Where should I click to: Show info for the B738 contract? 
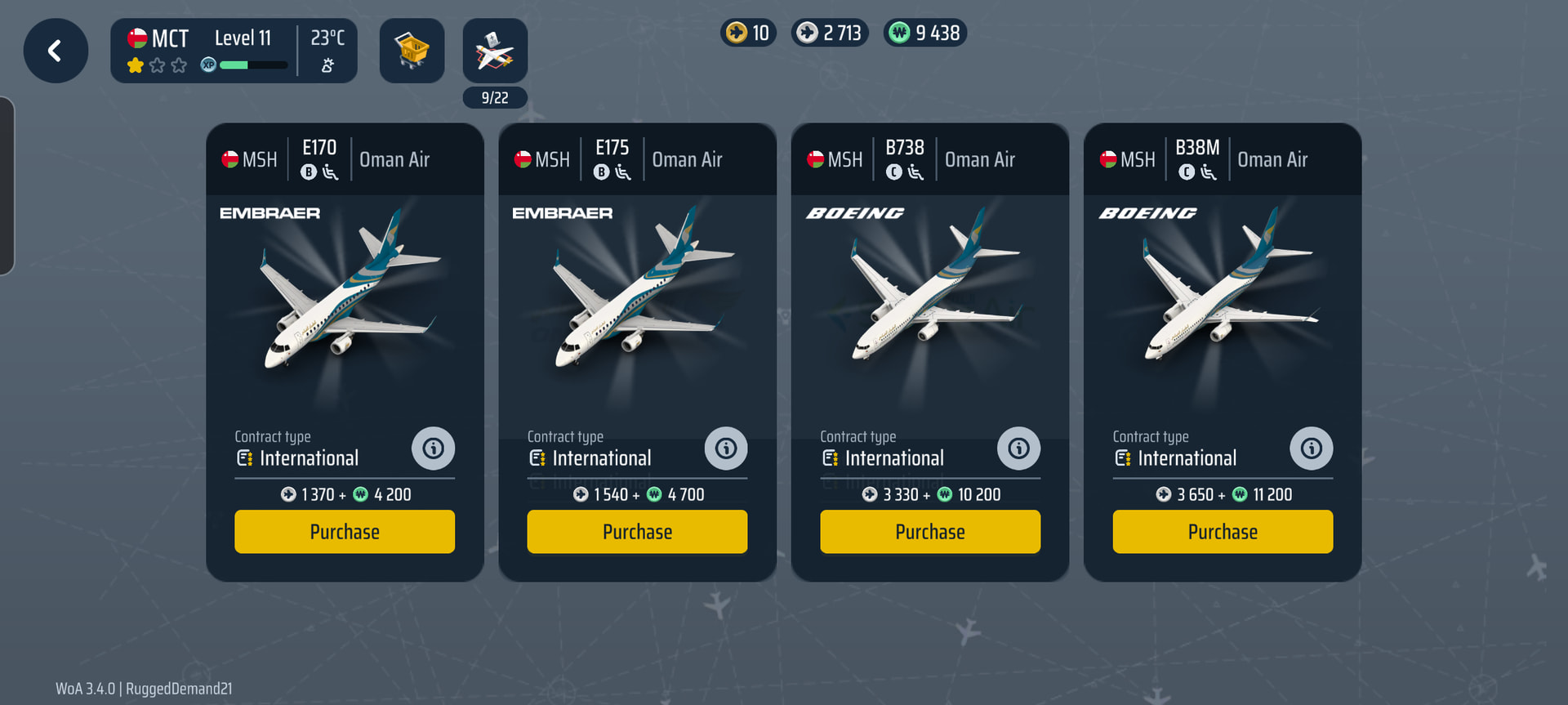pos(1018,448)
